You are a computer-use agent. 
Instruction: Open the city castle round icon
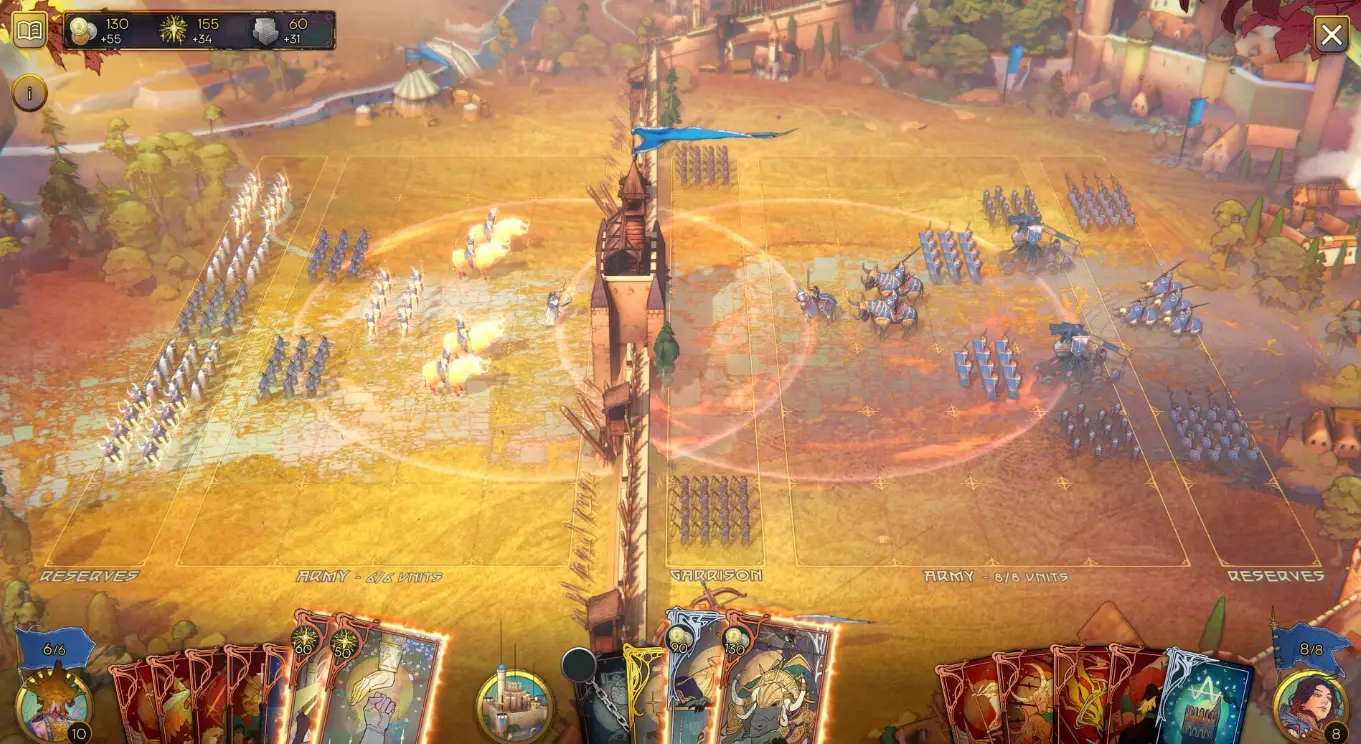[514, 704]
